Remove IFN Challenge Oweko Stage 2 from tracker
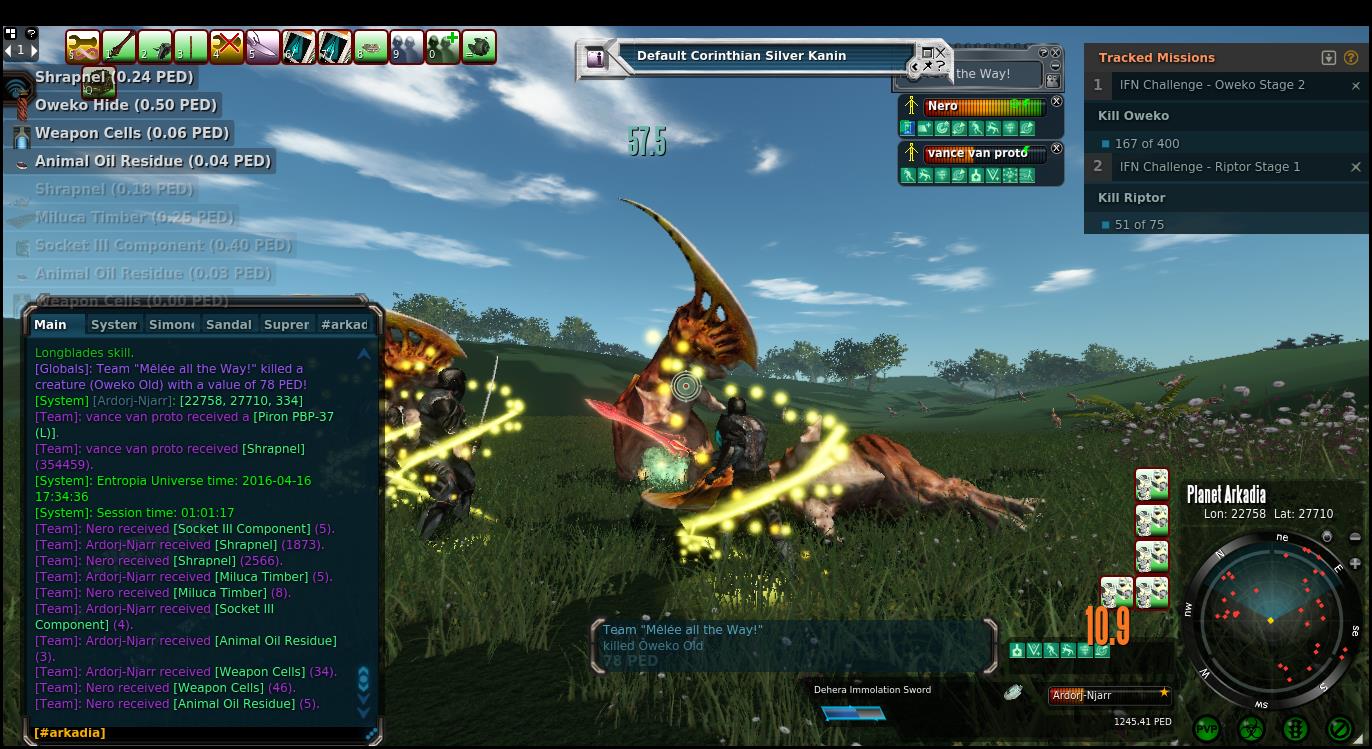1372x749 pixels. click(1356, 86)
